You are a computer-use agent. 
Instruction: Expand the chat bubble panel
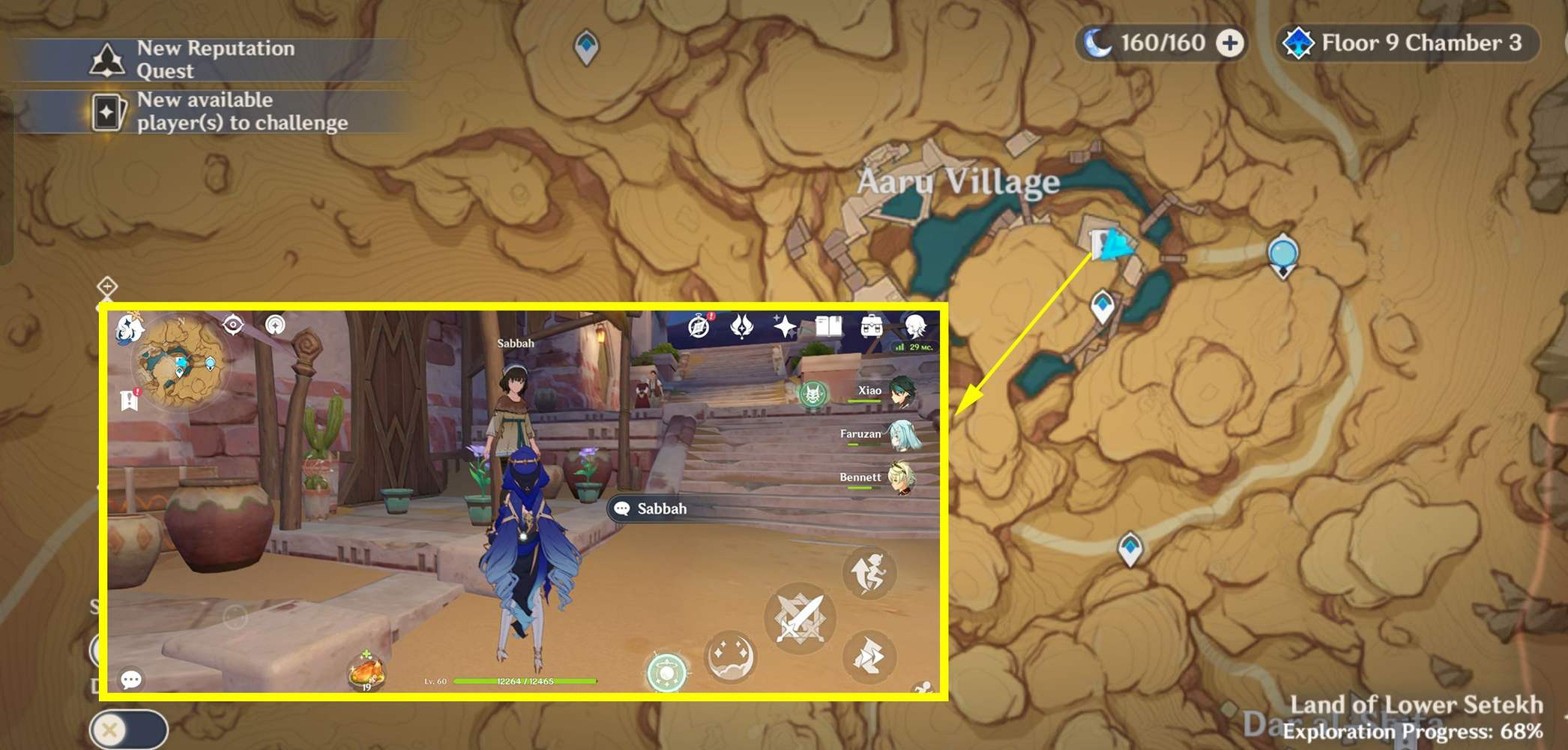point(130,677)
